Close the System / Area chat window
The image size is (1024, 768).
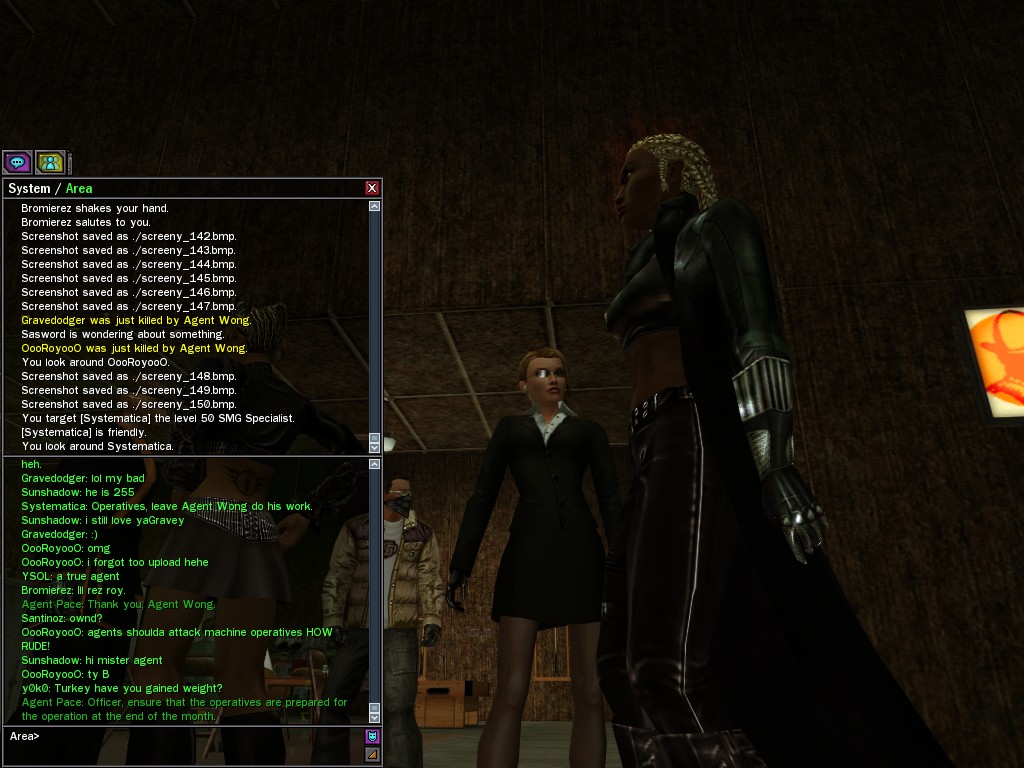pos(372,188)
